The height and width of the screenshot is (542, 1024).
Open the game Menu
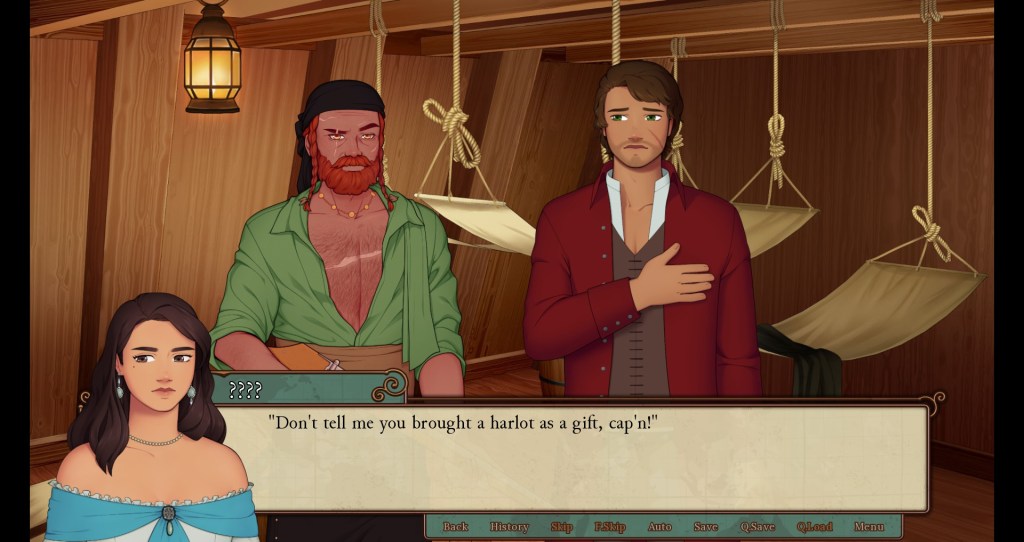tap(868, 527)
